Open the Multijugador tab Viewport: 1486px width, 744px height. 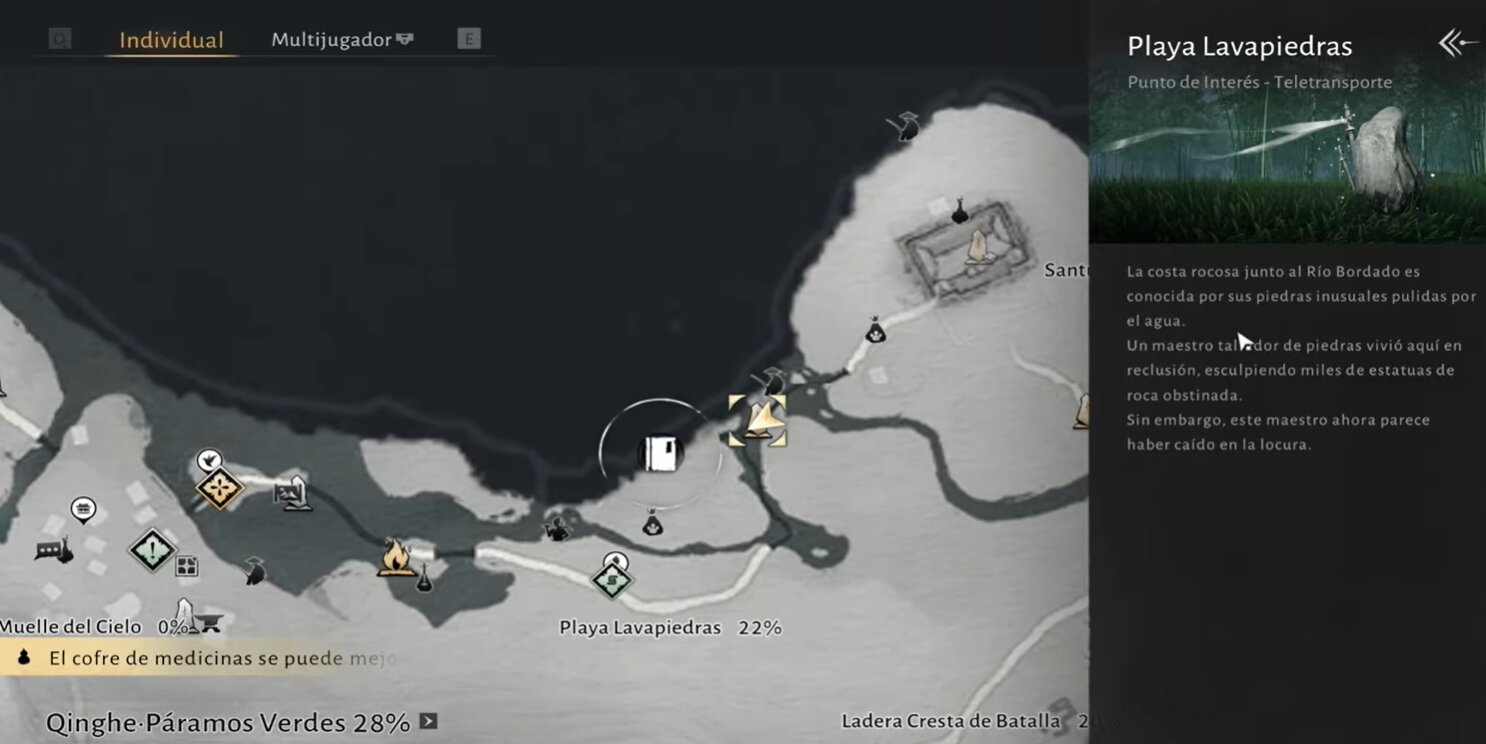pos(341,40)
